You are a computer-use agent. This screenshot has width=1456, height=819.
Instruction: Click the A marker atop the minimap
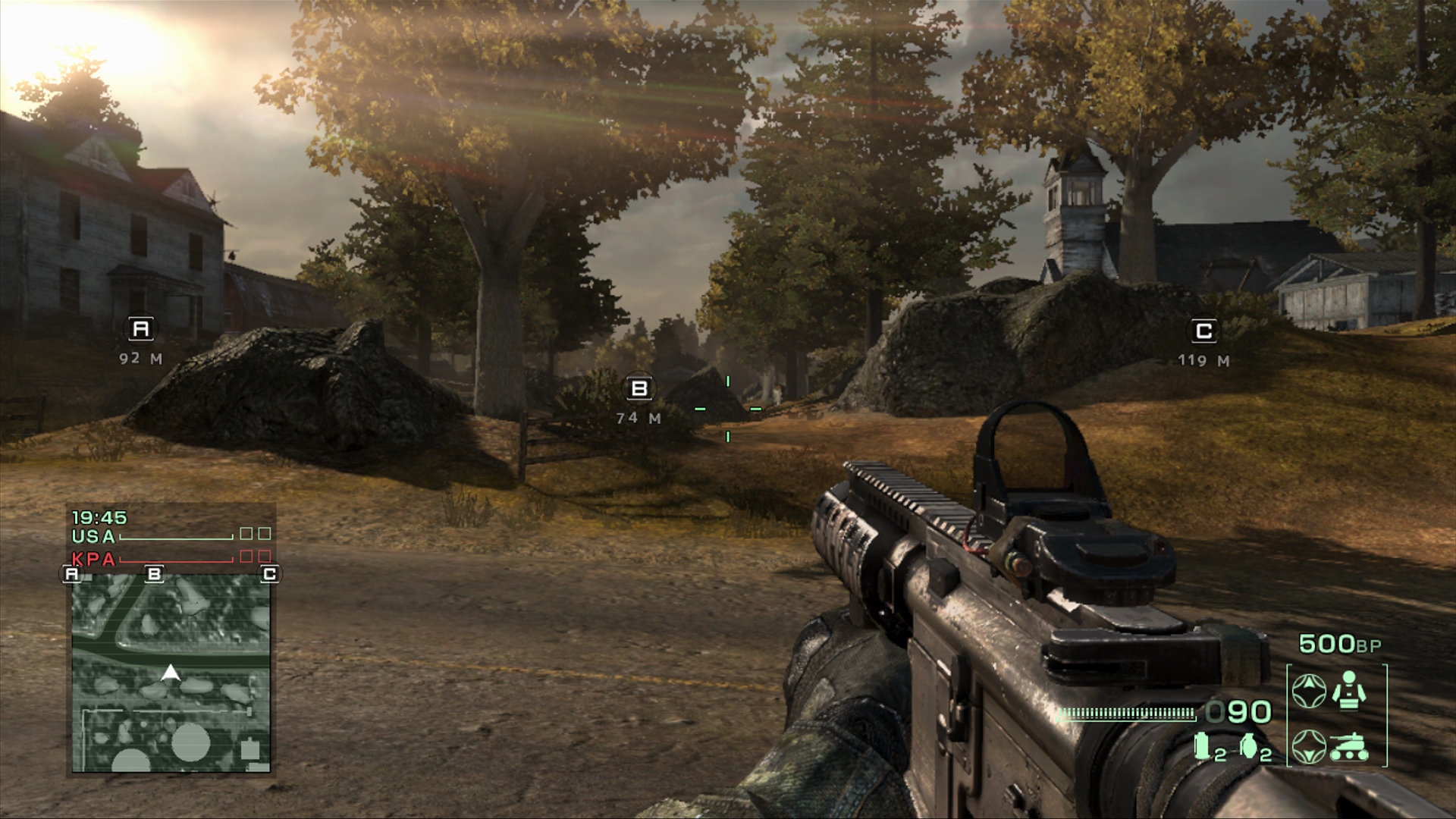click(72, 574)
